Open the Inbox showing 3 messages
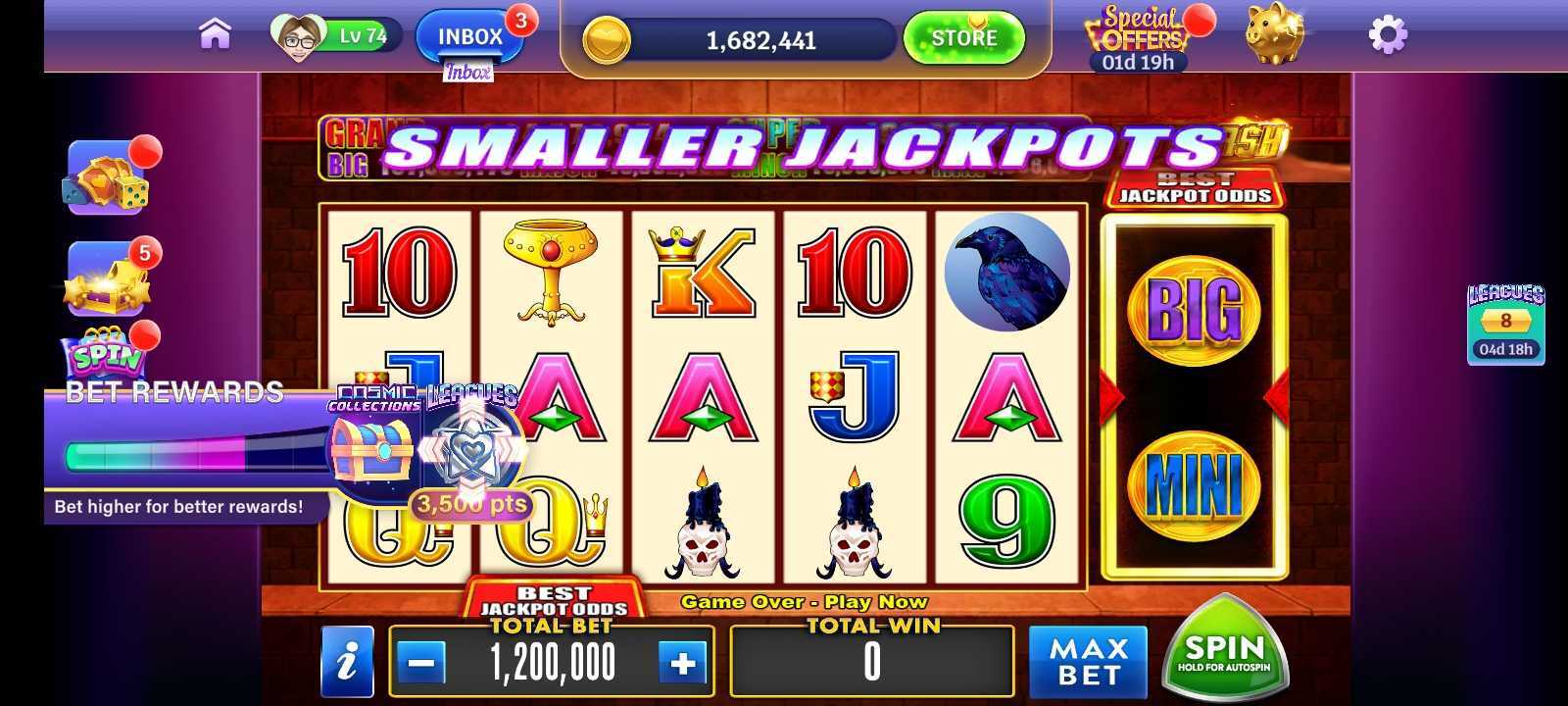The width and height of the screenshot is (1568, 706). 468,32
